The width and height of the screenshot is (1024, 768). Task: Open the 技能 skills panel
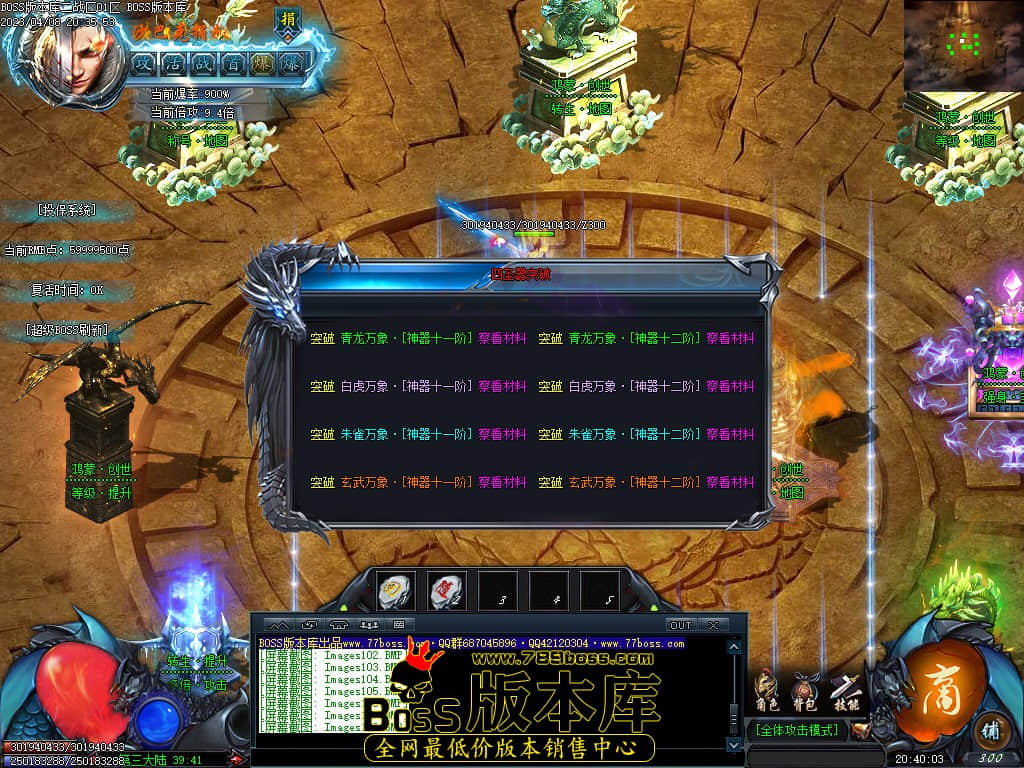pos(843,692)
